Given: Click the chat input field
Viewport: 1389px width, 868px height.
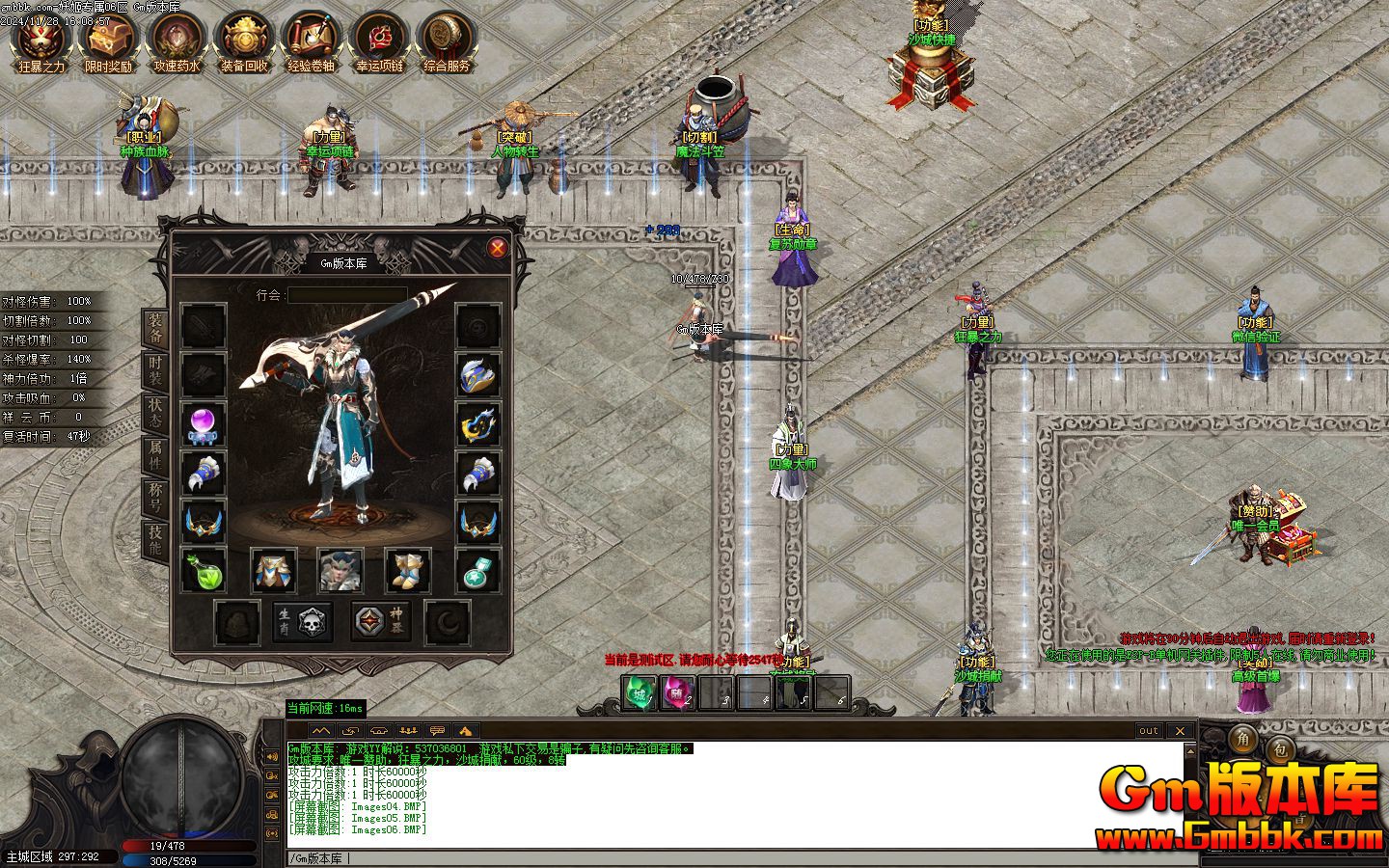Looking at the screenshot, I should tap(733, 857).
